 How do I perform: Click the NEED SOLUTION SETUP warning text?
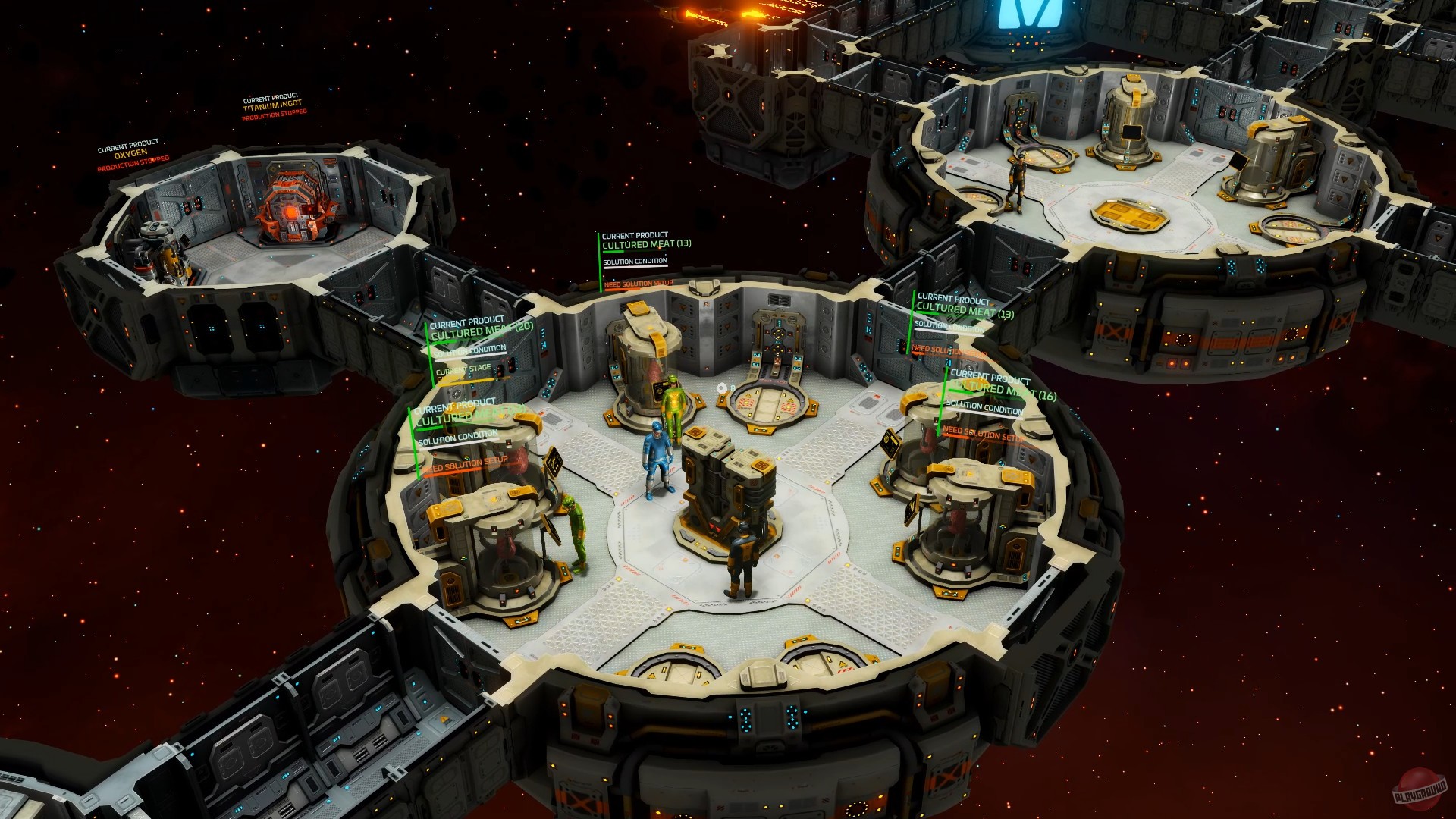tap(637, 285)
